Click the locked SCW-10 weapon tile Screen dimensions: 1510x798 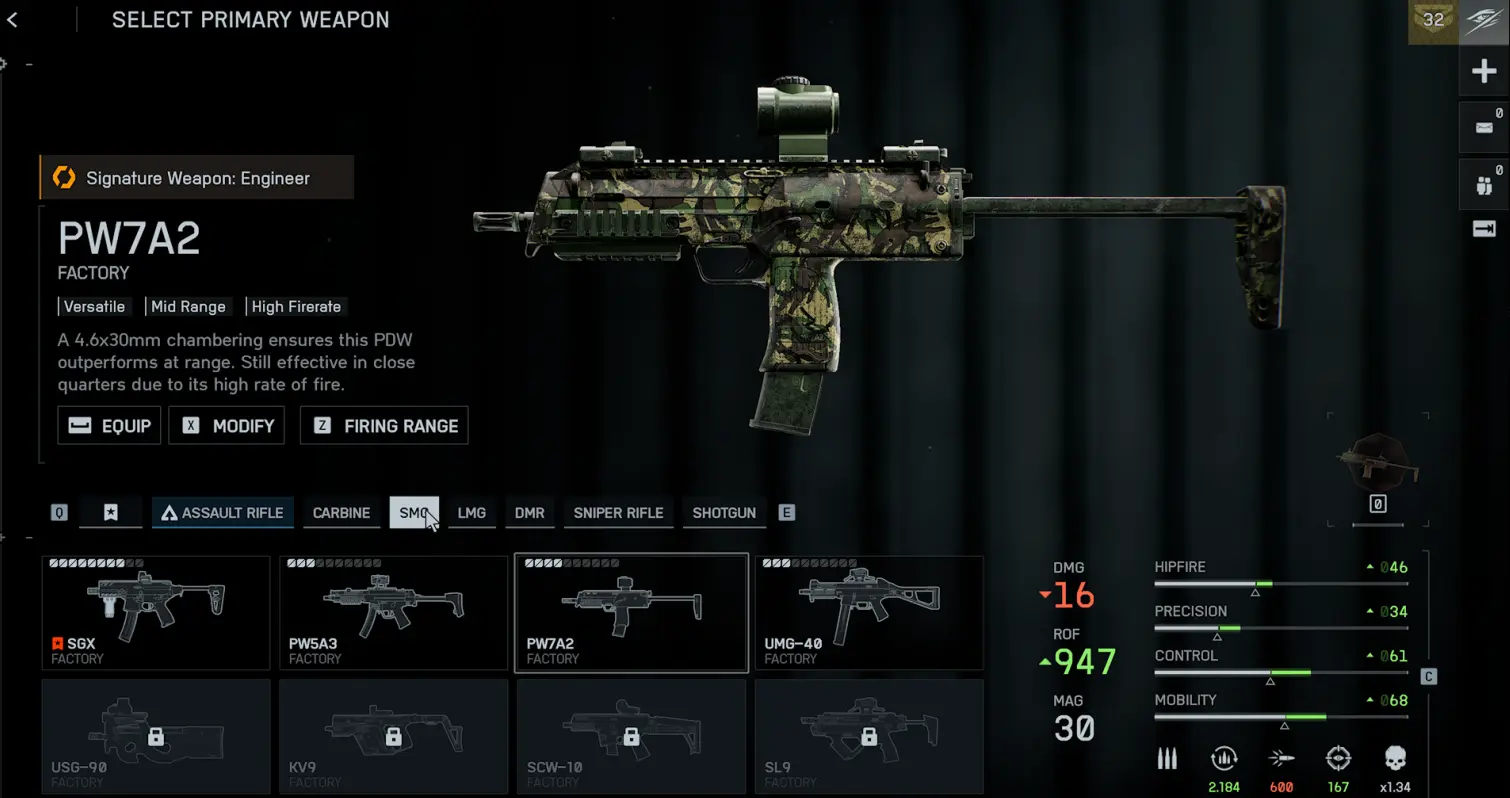click(631, 737)
